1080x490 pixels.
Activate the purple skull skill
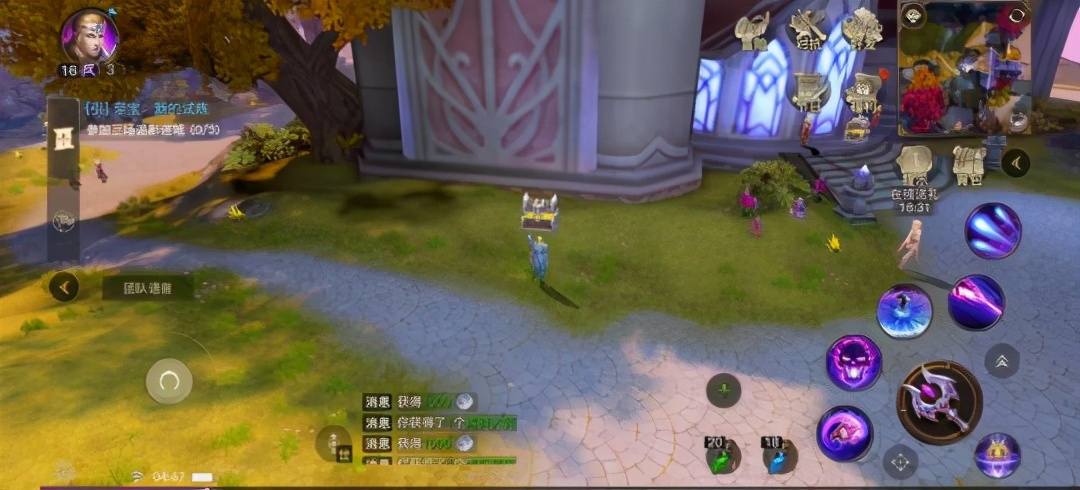click(x=853, y=363)
